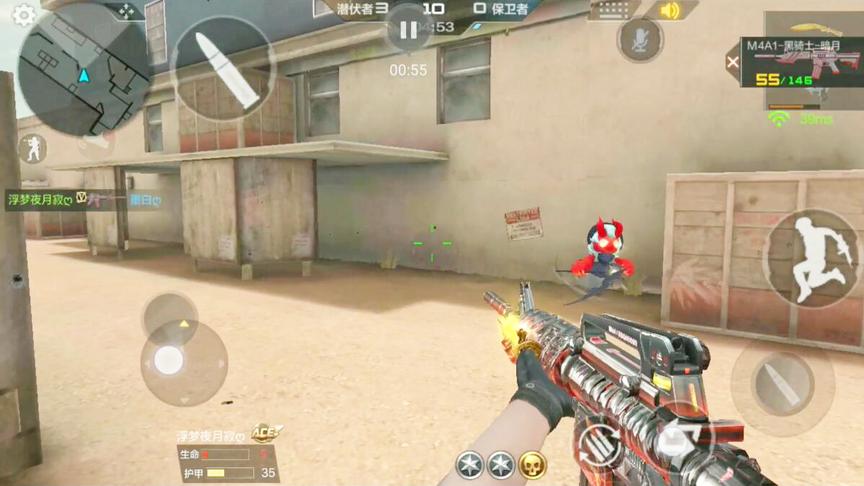Toggle the muted microphone button
The height and width of the screenshot is (486, 864).
pos(640,40)
